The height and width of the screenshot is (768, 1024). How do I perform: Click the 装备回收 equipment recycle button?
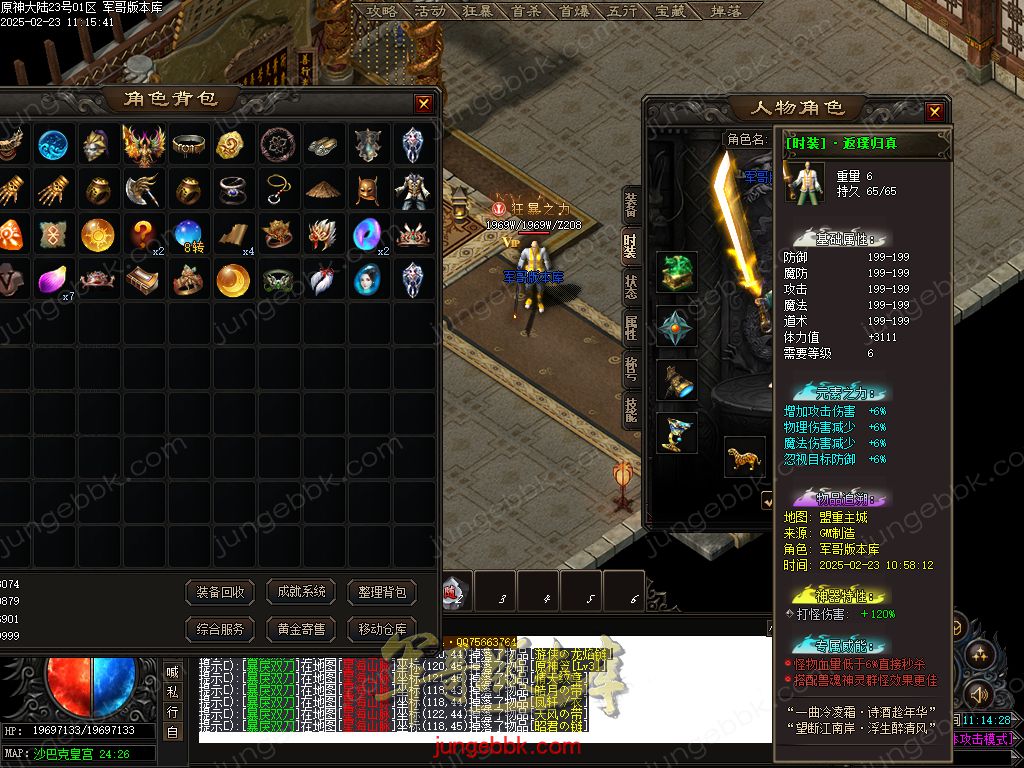220,592
